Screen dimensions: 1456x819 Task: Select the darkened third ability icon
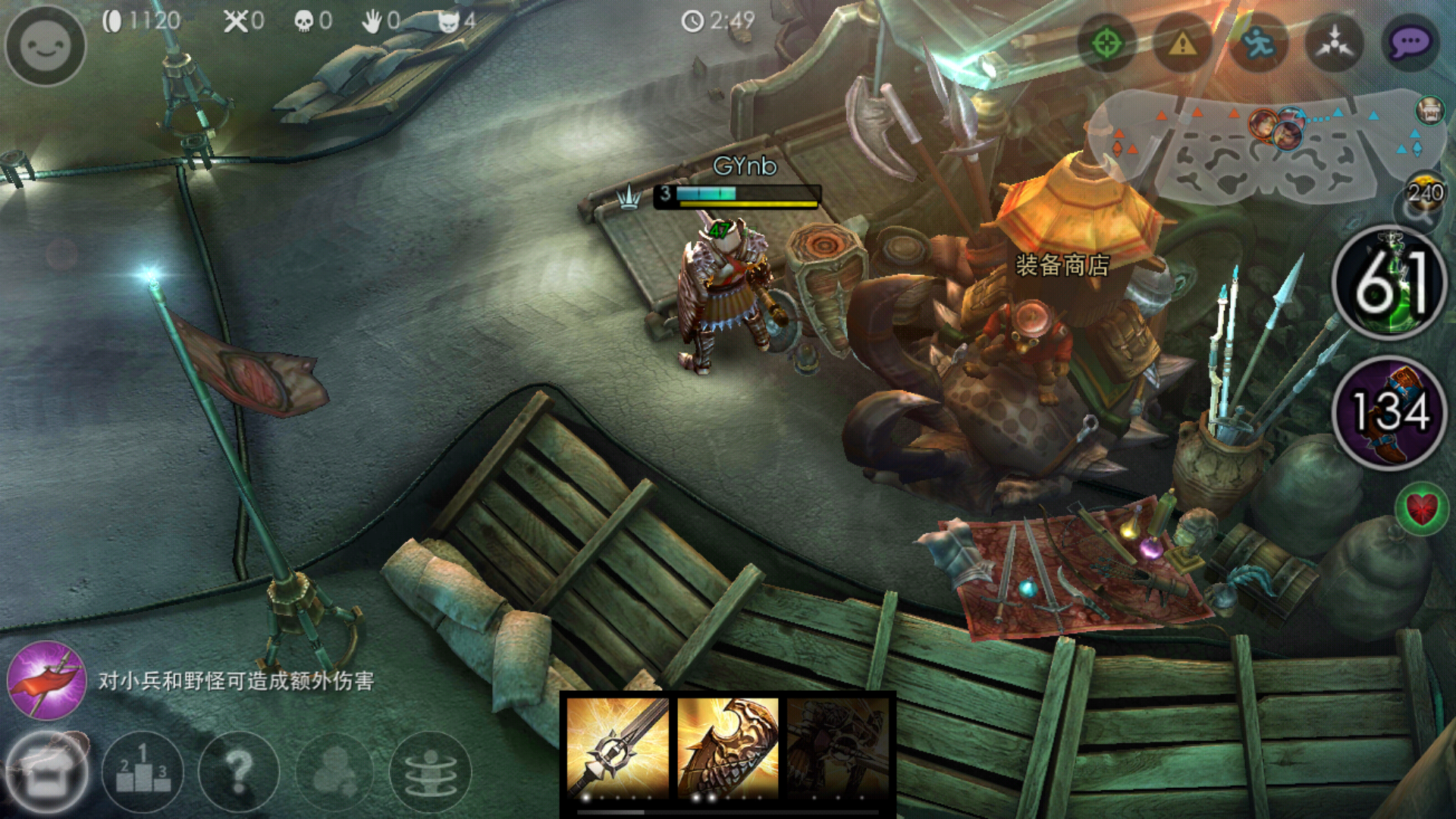pyautogui.click(x=837, y=748)
